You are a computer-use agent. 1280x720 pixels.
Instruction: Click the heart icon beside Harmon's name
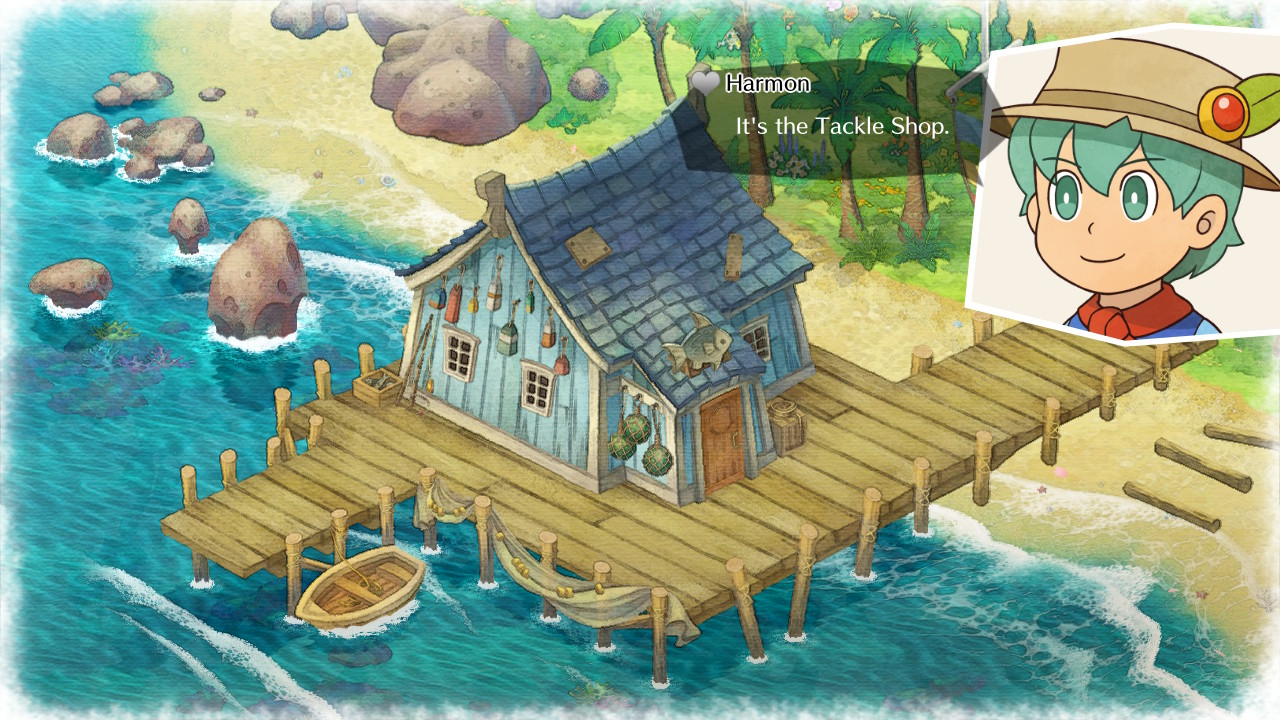click(704, 84)
